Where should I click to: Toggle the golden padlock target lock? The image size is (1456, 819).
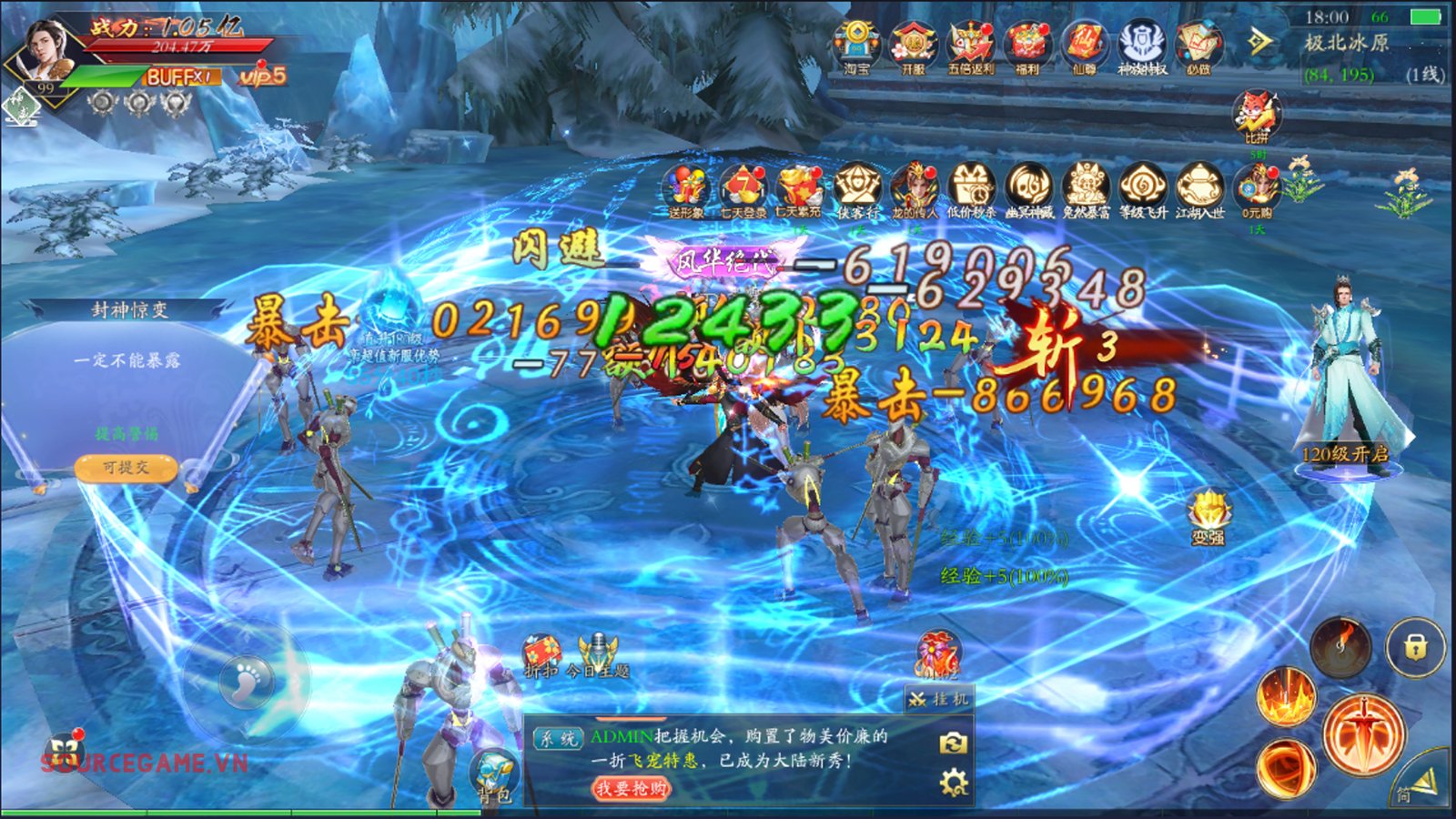[x=1415, y=647]
